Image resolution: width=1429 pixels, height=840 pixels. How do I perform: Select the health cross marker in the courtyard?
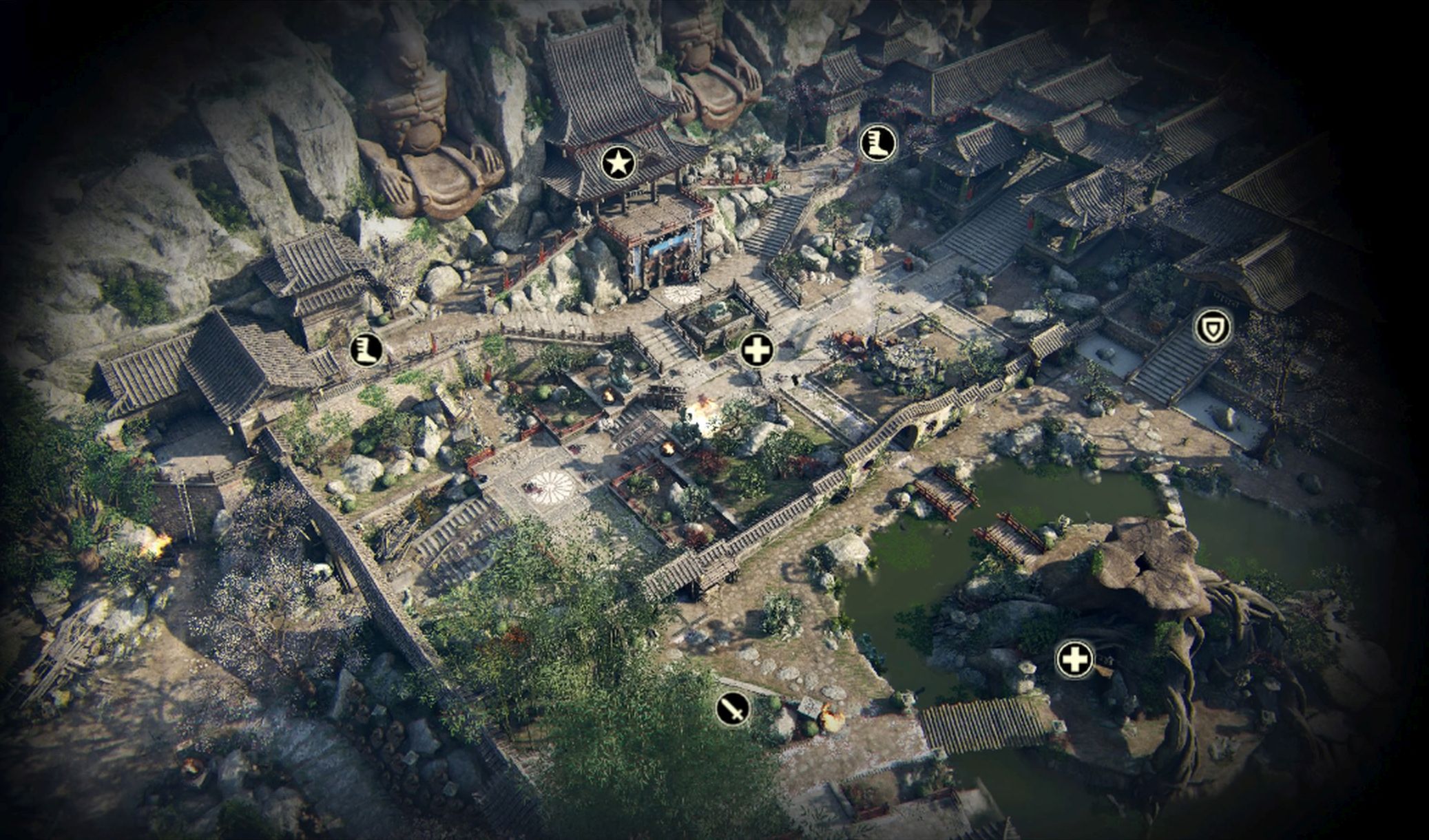point(757,351)
